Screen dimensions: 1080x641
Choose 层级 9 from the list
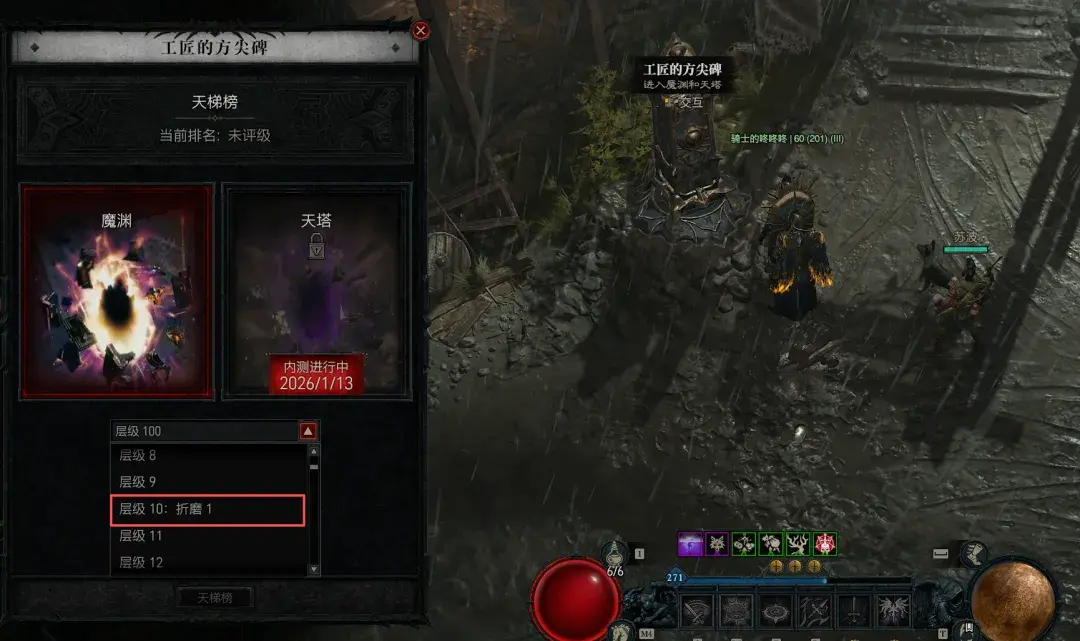(207, 482)
